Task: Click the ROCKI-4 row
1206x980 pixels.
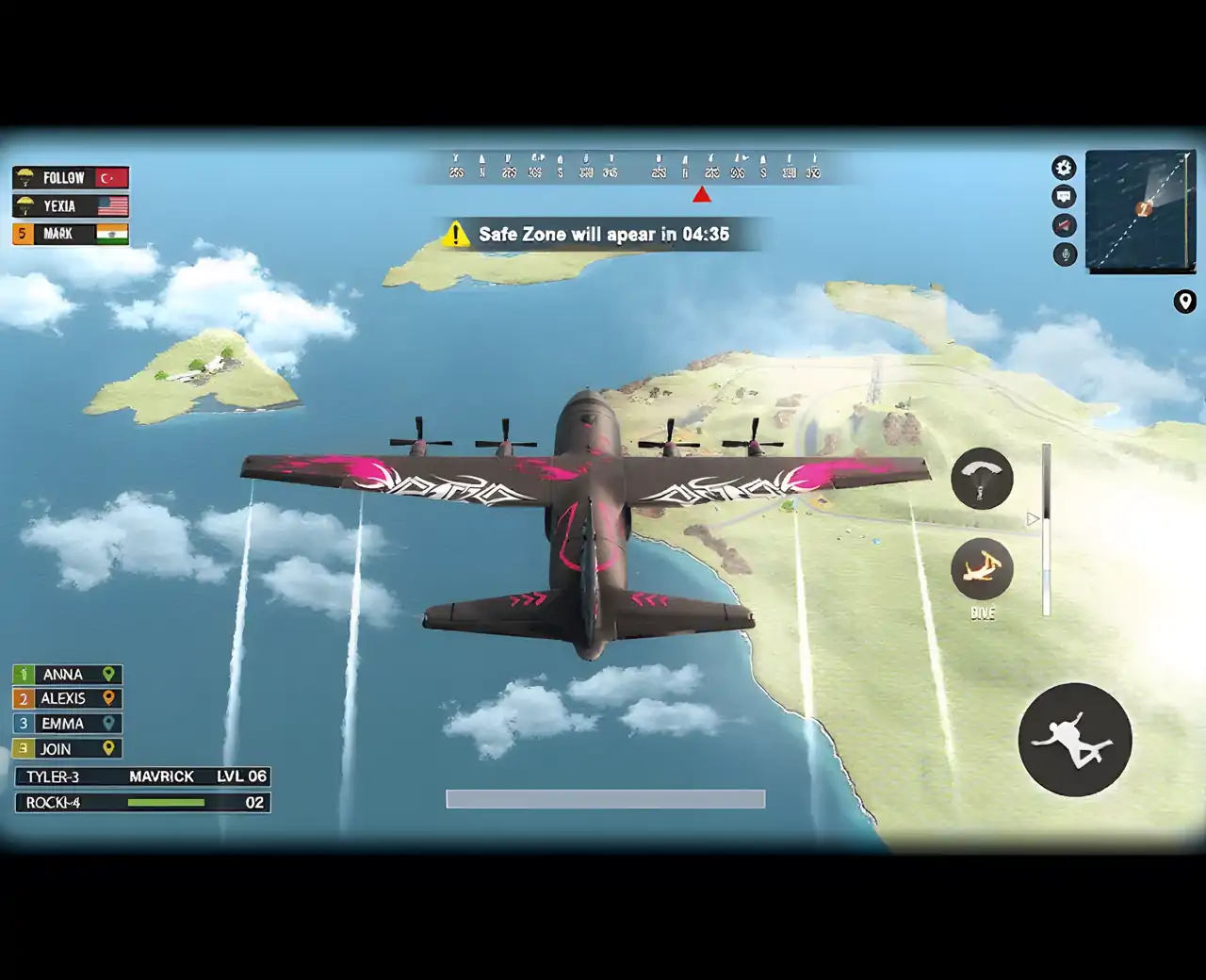Action: point(143,803)
